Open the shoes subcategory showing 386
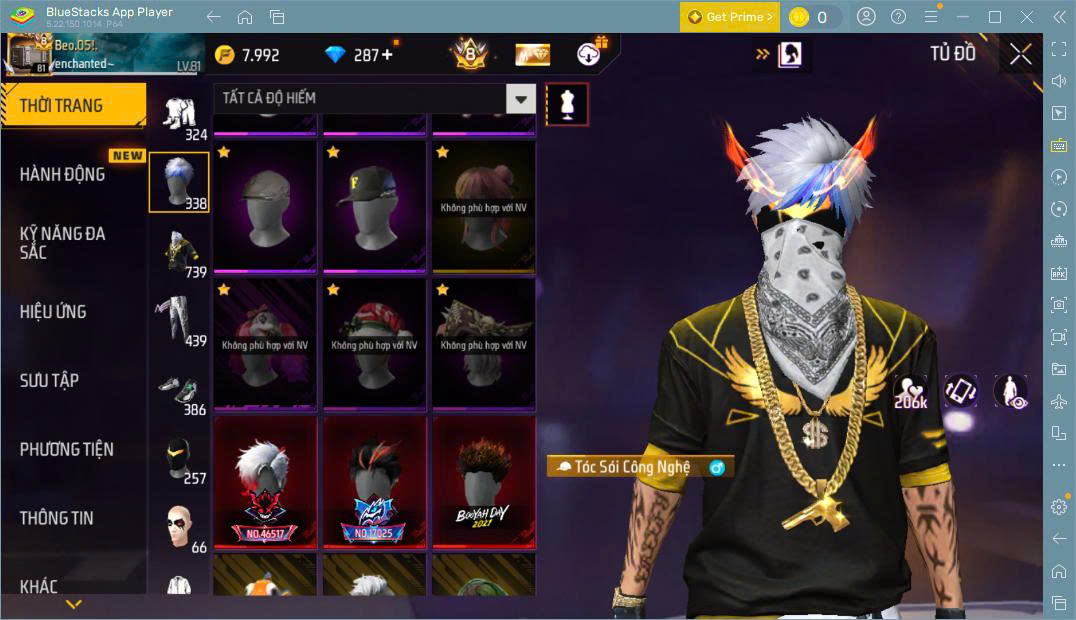The height and width of the screenshot is (620, 1076). [180, 390]
